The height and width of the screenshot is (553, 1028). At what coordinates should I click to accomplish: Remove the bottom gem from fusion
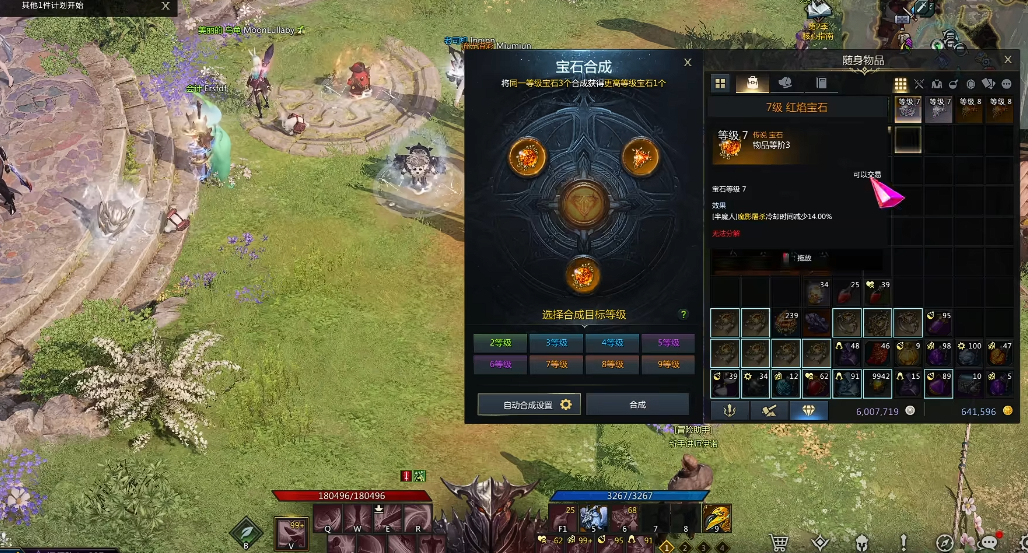coord(581,272)
